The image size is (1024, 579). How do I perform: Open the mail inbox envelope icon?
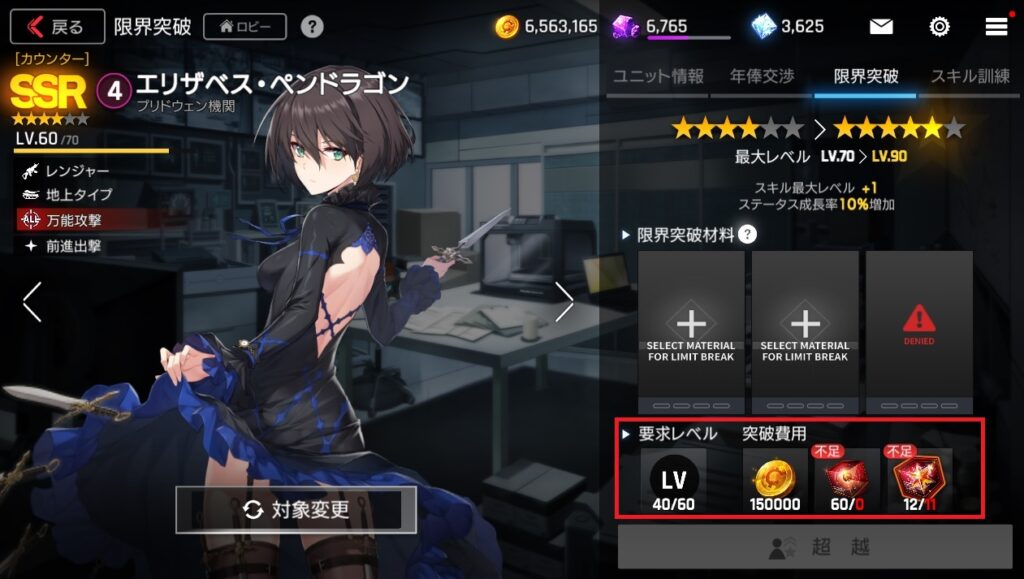pyautogui.click(x=881, y=26)
